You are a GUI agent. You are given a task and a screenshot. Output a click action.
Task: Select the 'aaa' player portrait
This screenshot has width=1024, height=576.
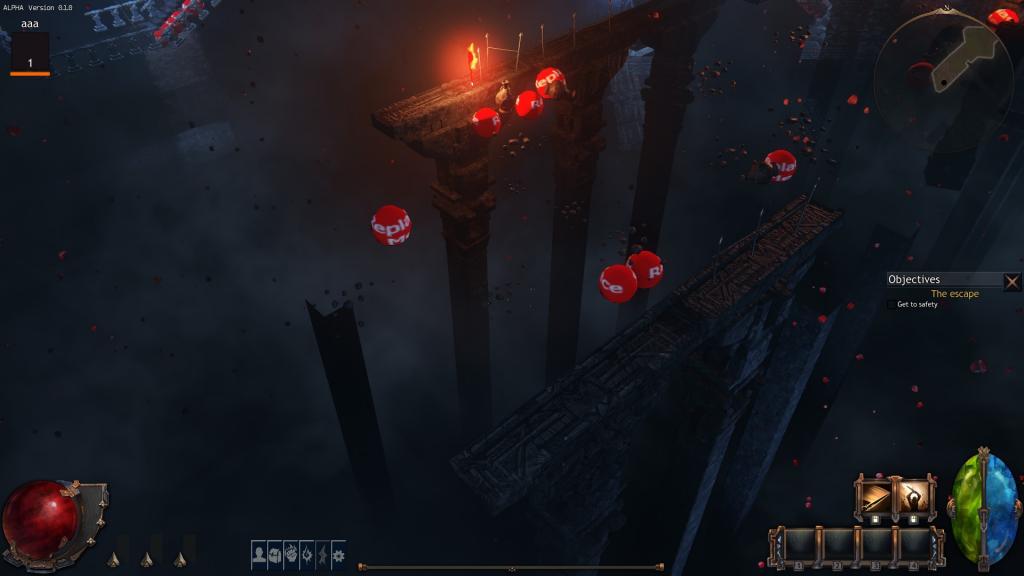[x=30, y=52]
